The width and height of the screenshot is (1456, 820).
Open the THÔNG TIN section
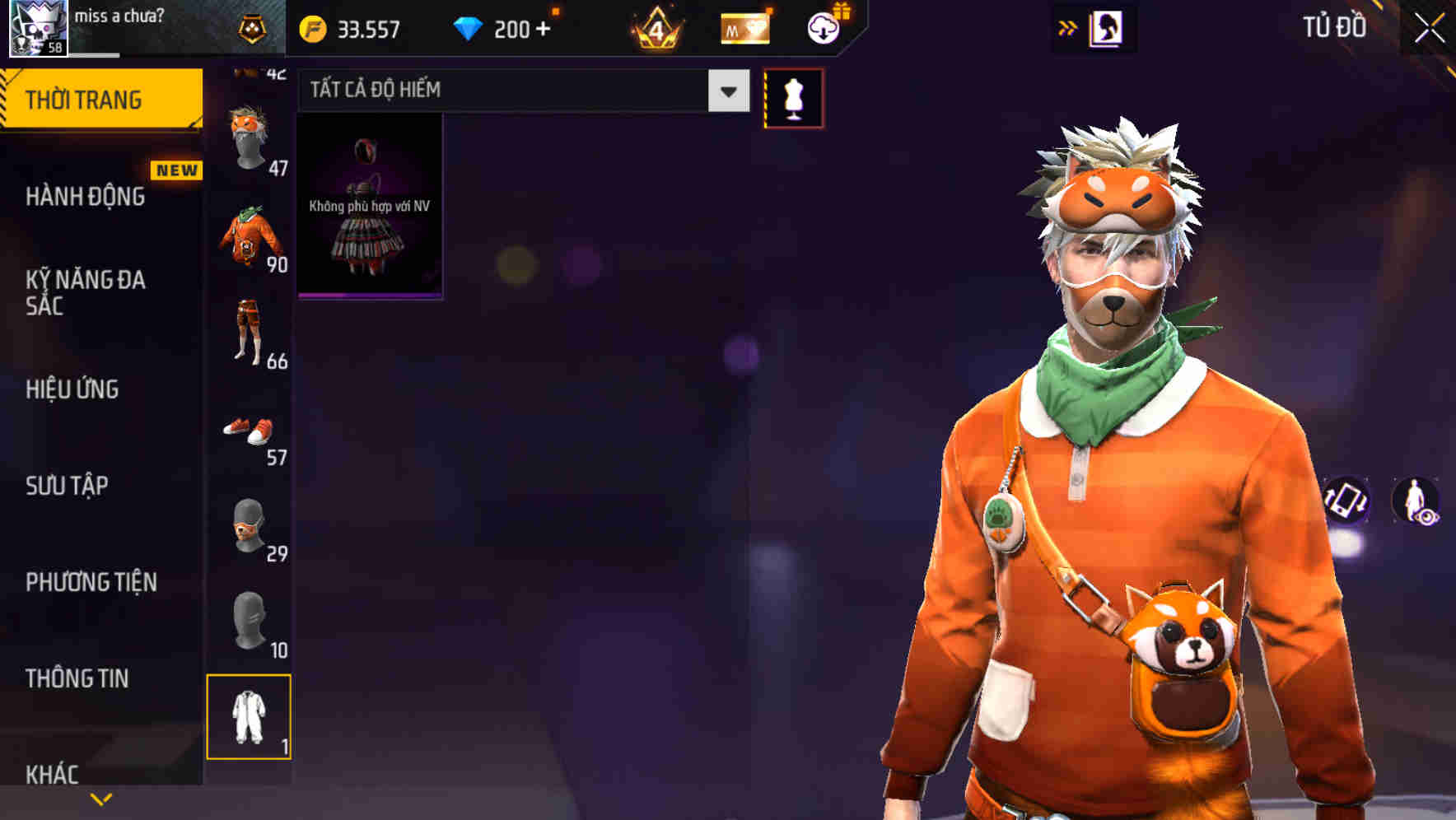[x=77, y=677]
